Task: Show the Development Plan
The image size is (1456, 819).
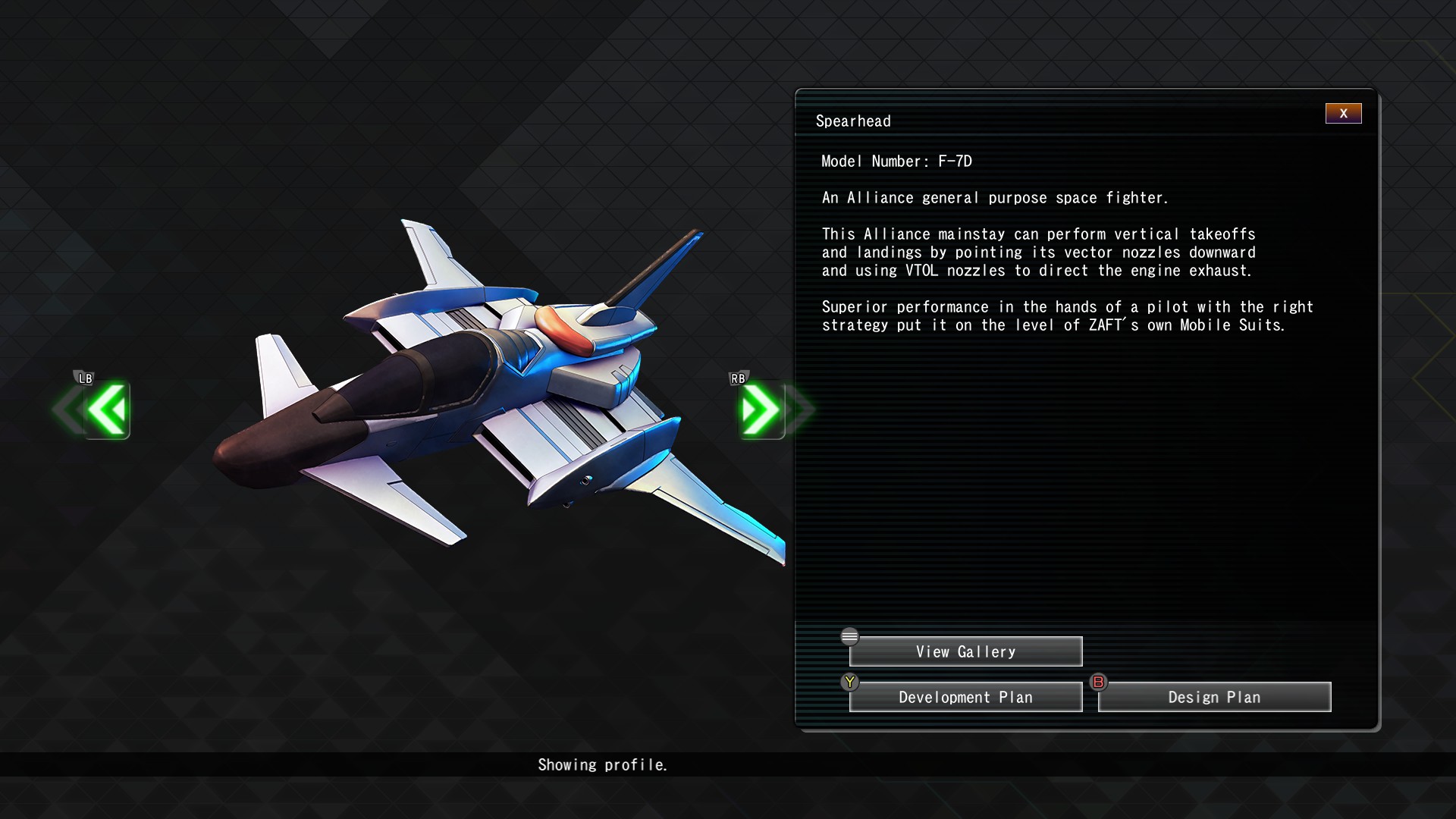Action: tap(965, 697)
